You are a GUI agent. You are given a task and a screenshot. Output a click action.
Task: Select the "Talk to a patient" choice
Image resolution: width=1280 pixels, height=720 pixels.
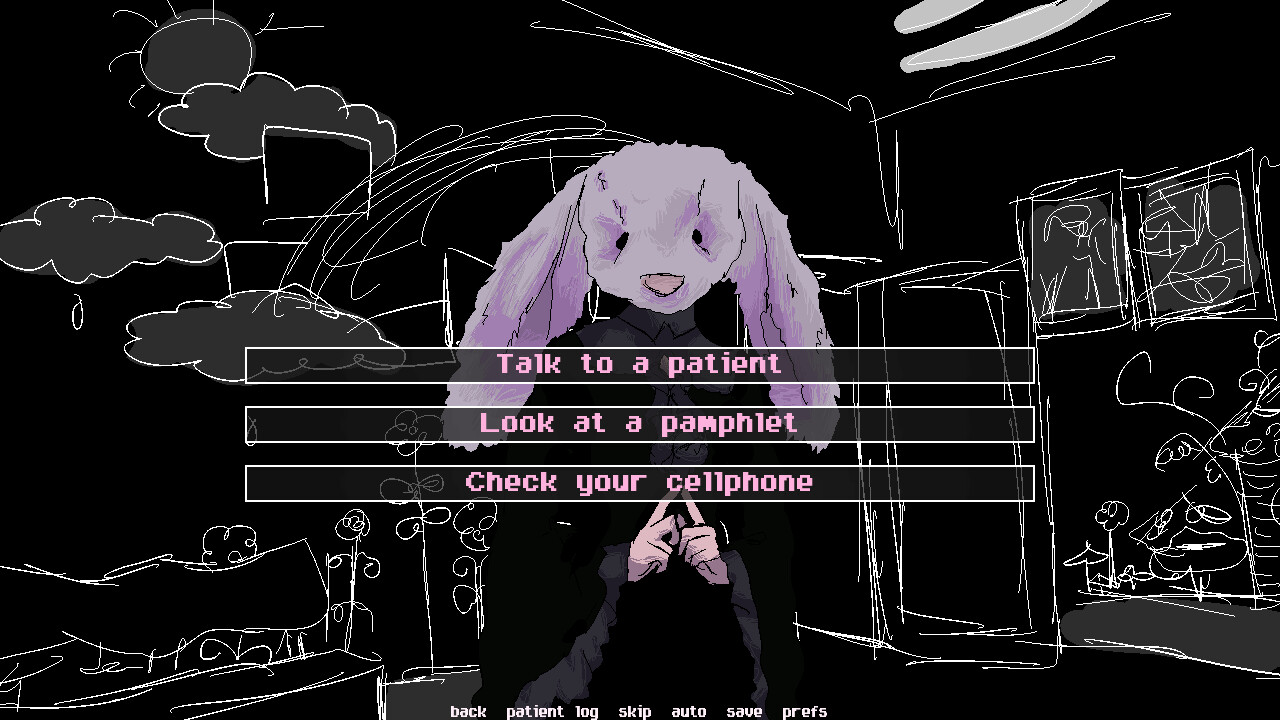click(639, 364)
